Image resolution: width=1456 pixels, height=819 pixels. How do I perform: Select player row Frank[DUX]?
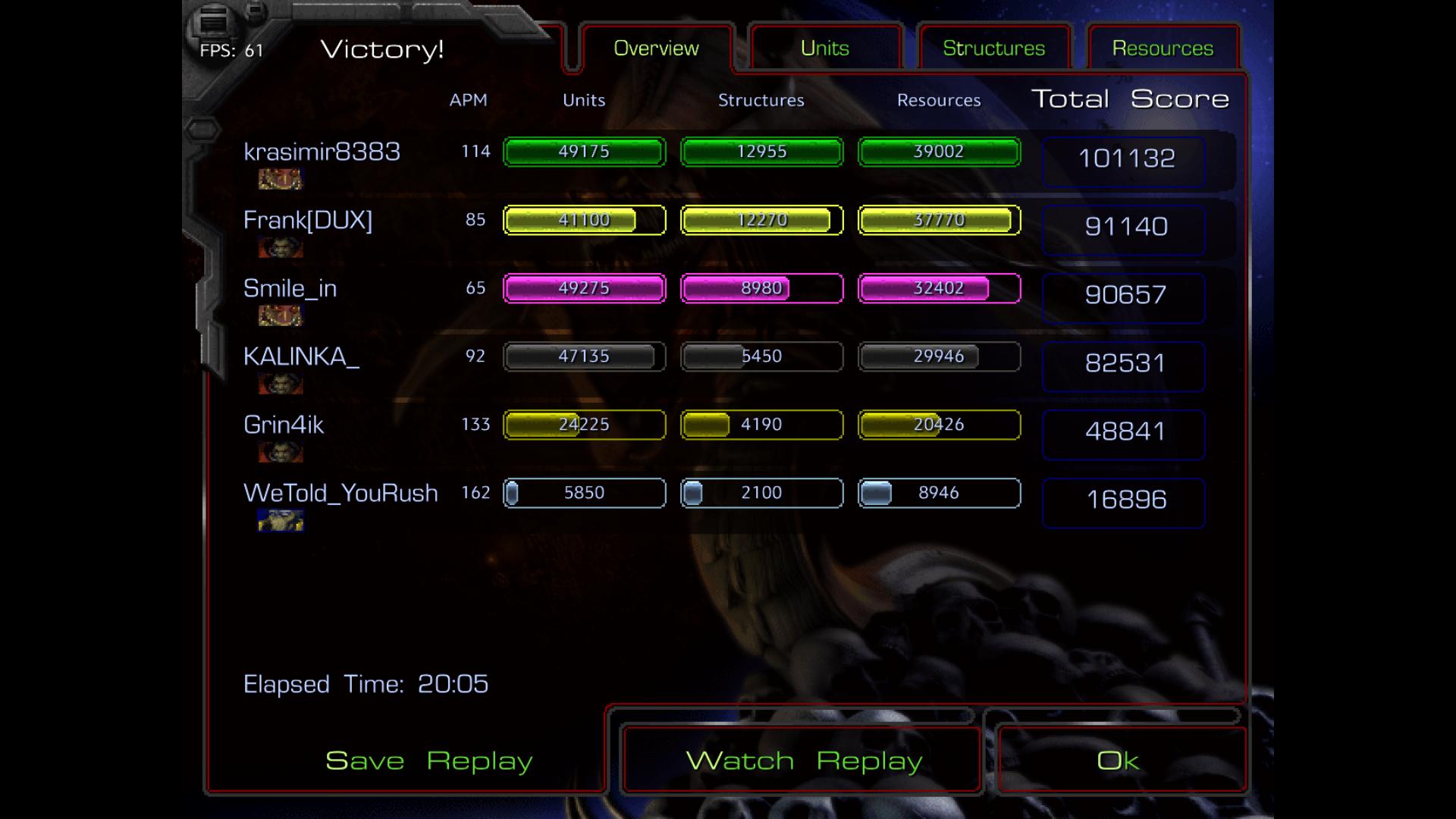(x=307, y=220)
